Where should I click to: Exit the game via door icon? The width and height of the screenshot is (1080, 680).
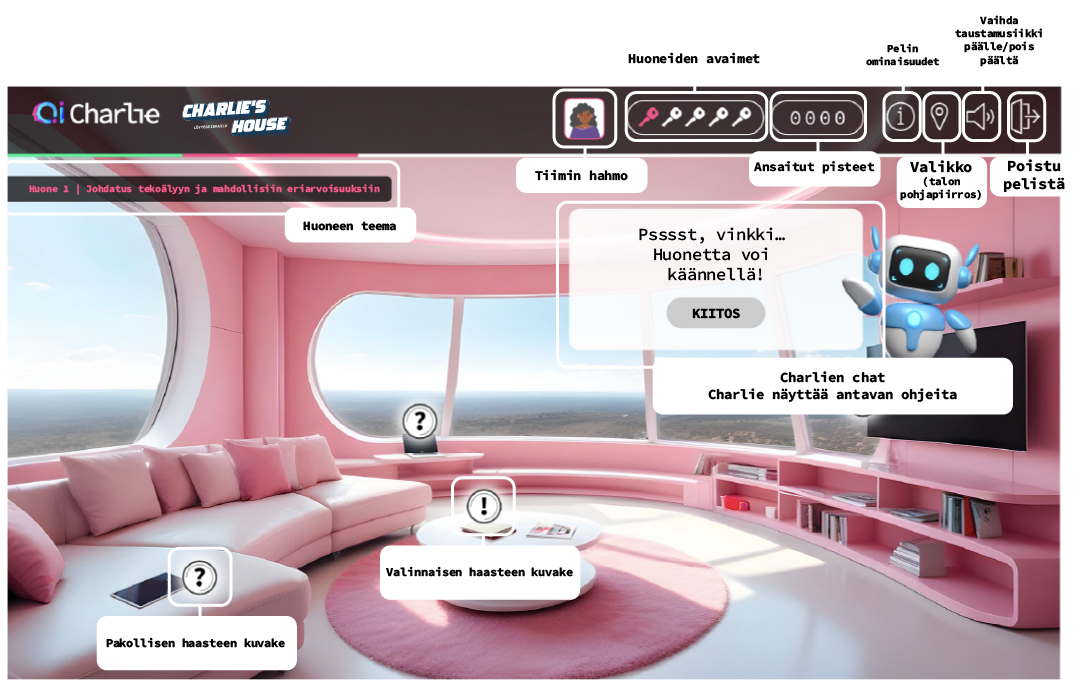(x=1026, y=117)
